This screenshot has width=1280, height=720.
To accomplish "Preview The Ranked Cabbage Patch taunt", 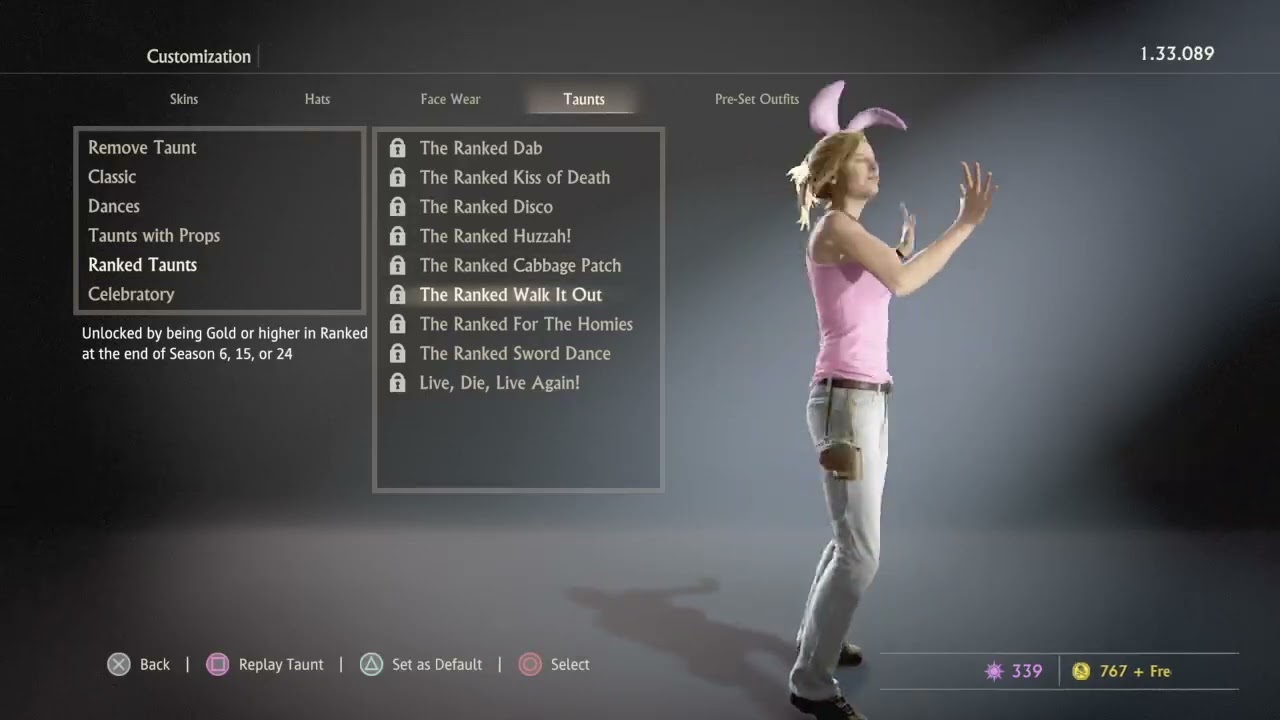I will pyautogui.click(x=520, y=265).
